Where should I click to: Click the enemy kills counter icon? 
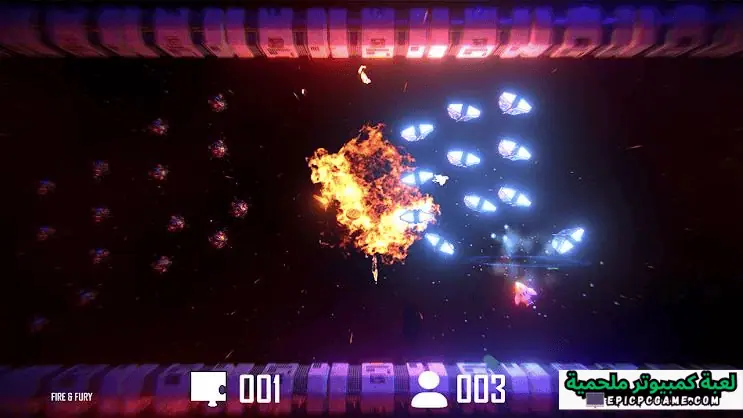[210, 388]
